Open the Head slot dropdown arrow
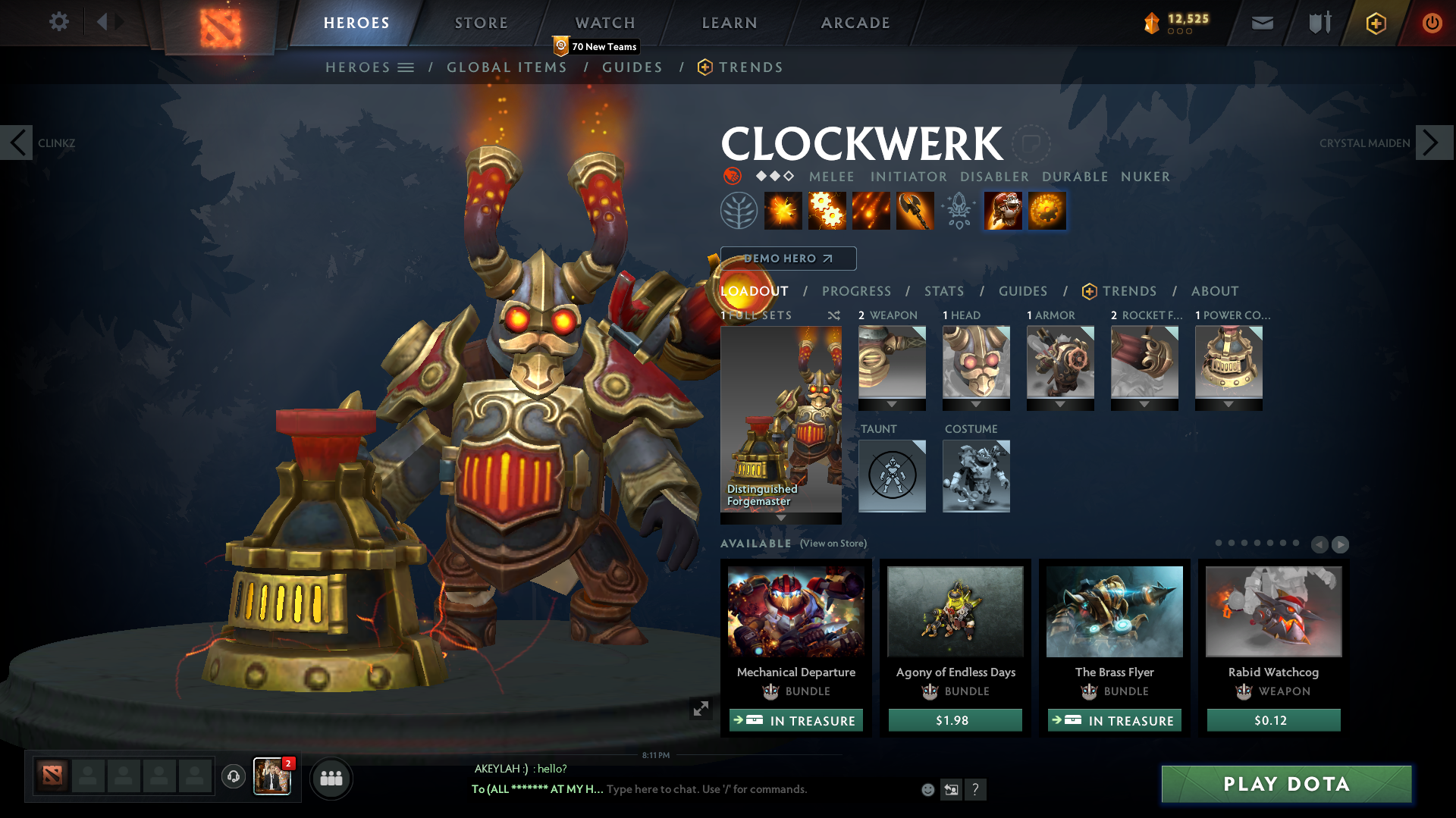 (976, 405)
